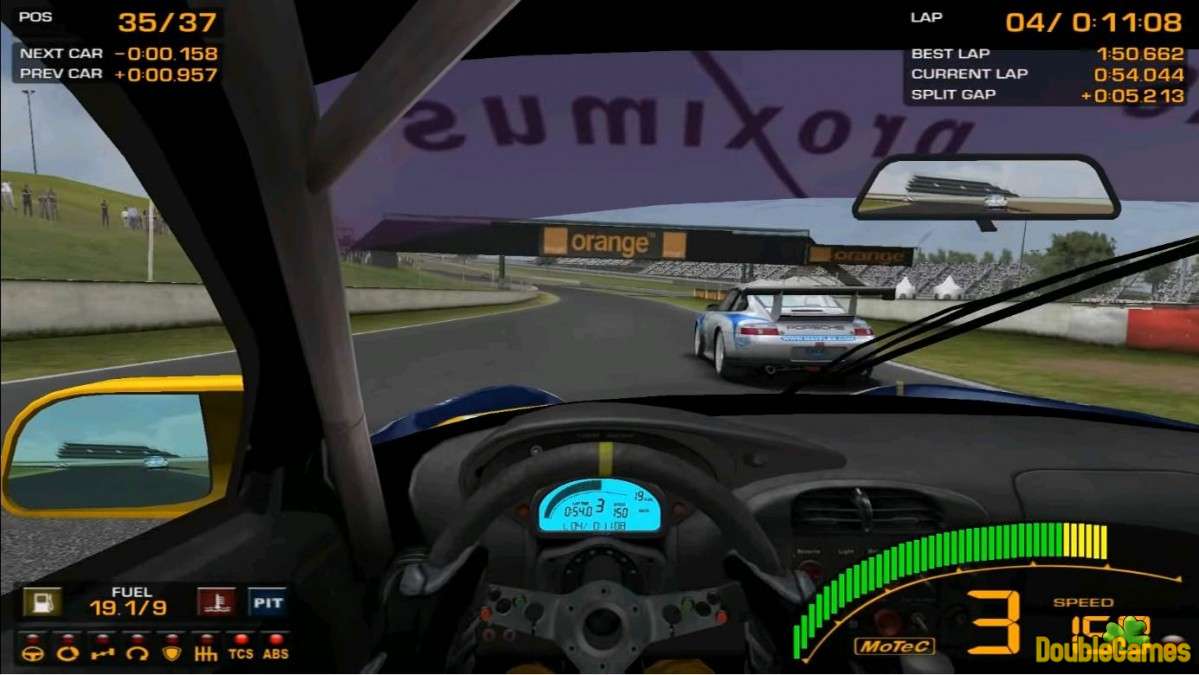Toggle the TCS traction control indicator

[240, 653]
